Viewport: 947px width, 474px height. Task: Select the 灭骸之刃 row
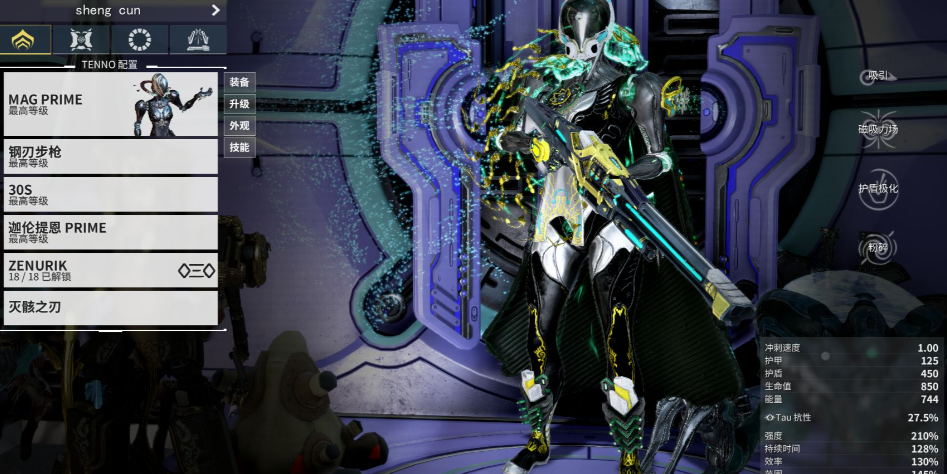click(x=110, y=307)
